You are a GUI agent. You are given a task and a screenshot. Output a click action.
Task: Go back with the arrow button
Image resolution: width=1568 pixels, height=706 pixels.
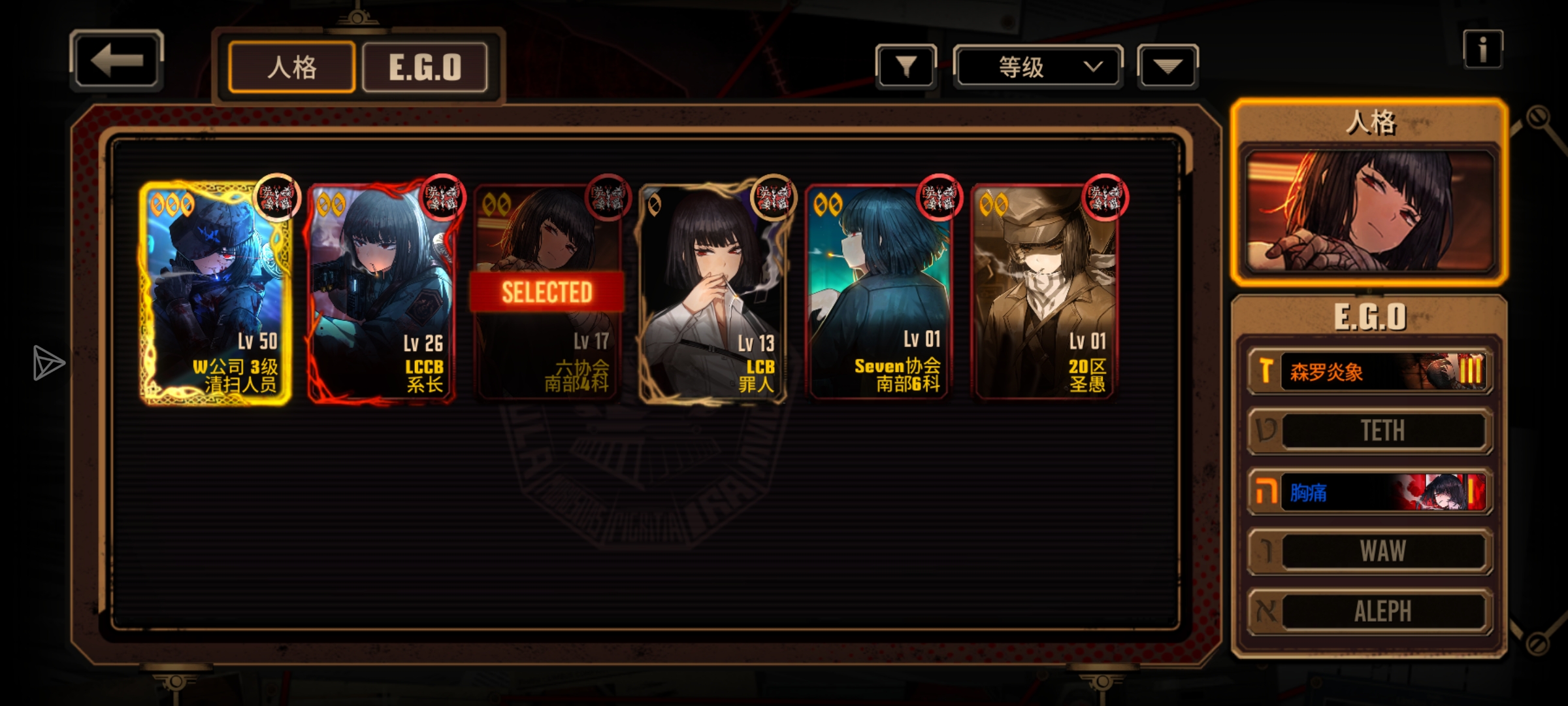pyautogui.click(x=116, y=61)
